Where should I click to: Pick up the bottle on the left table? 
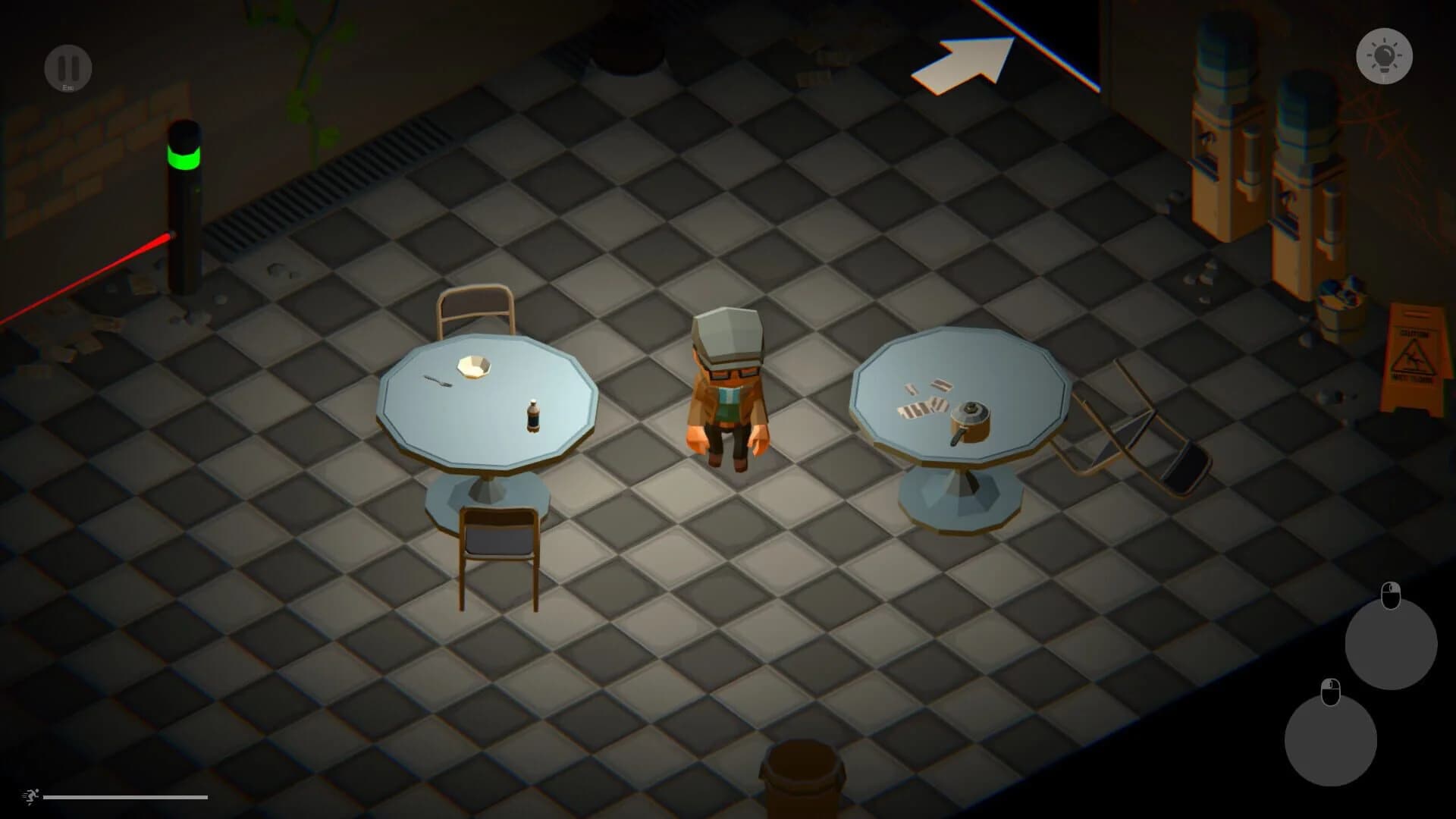coord(533,416)
